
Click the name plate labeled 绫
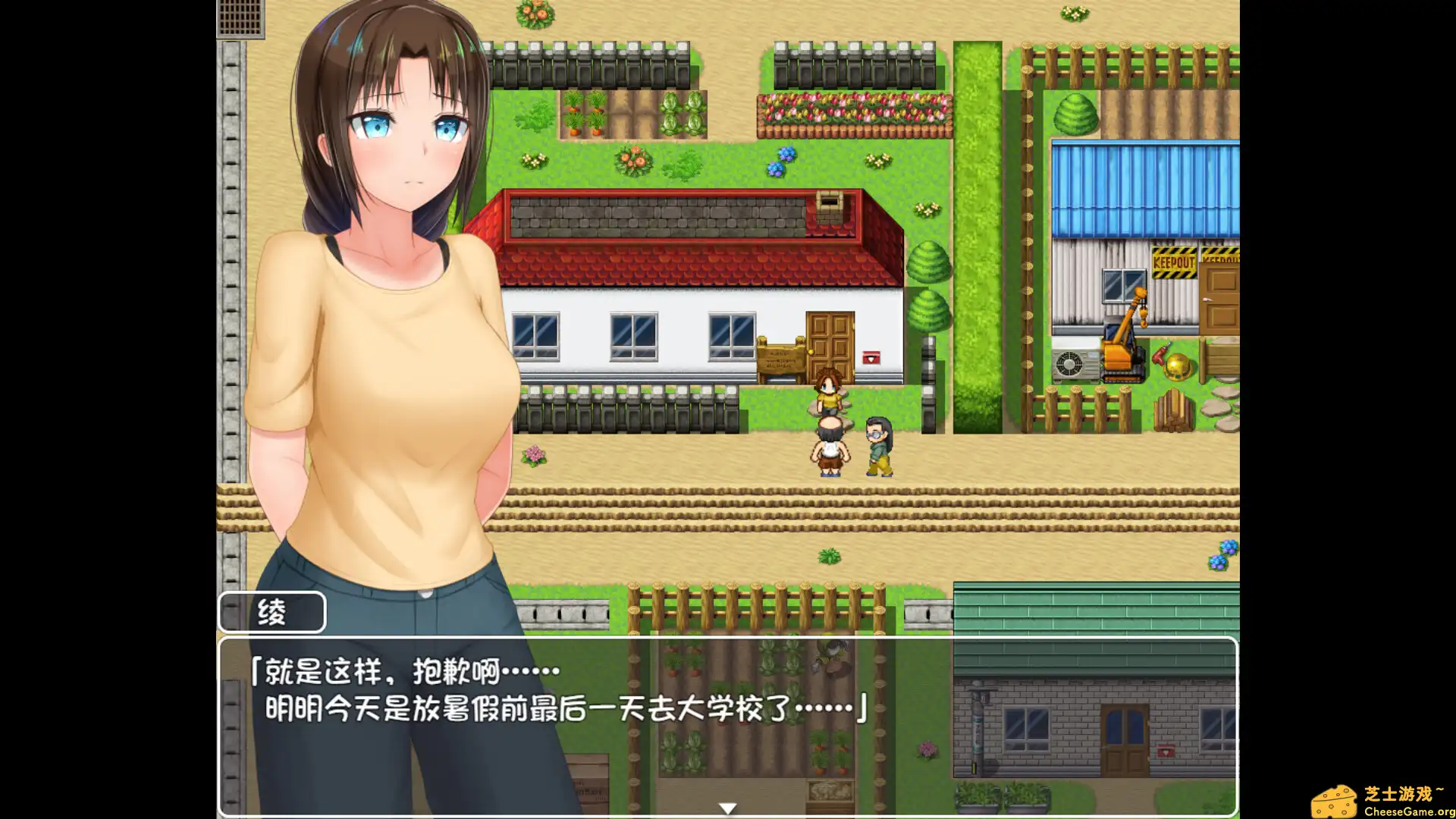(271, 611)
